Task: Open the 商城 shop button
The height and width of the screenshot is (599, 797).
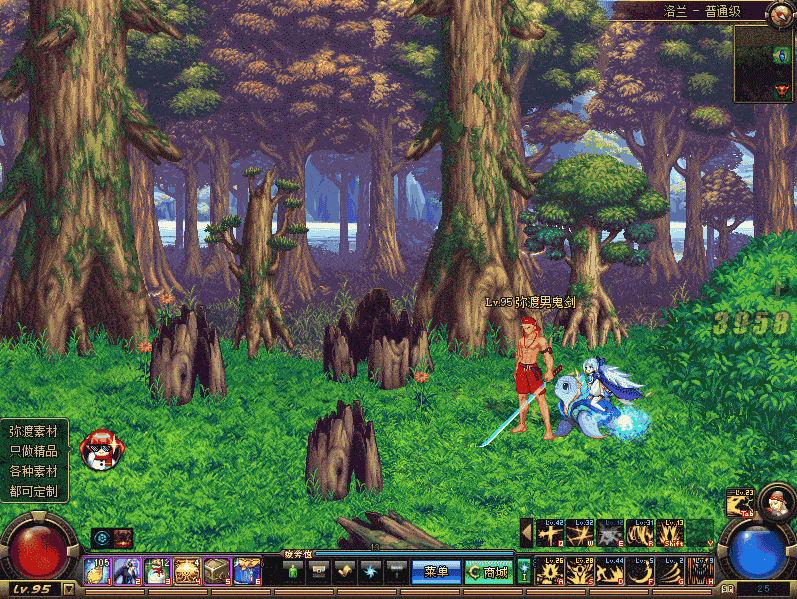Action: (x=488, y=571)
